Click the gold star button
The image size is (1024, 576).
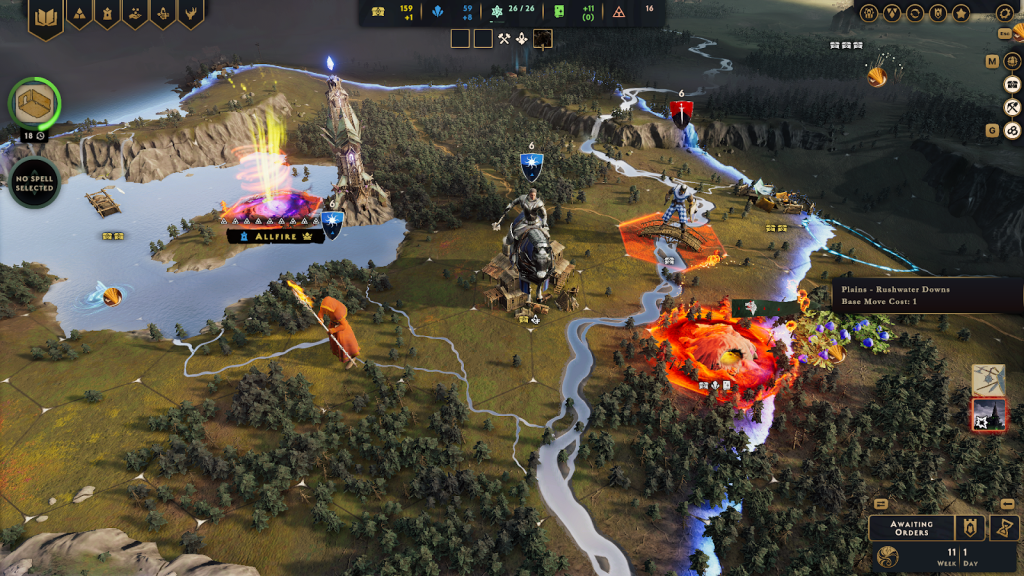click(961, 13)
